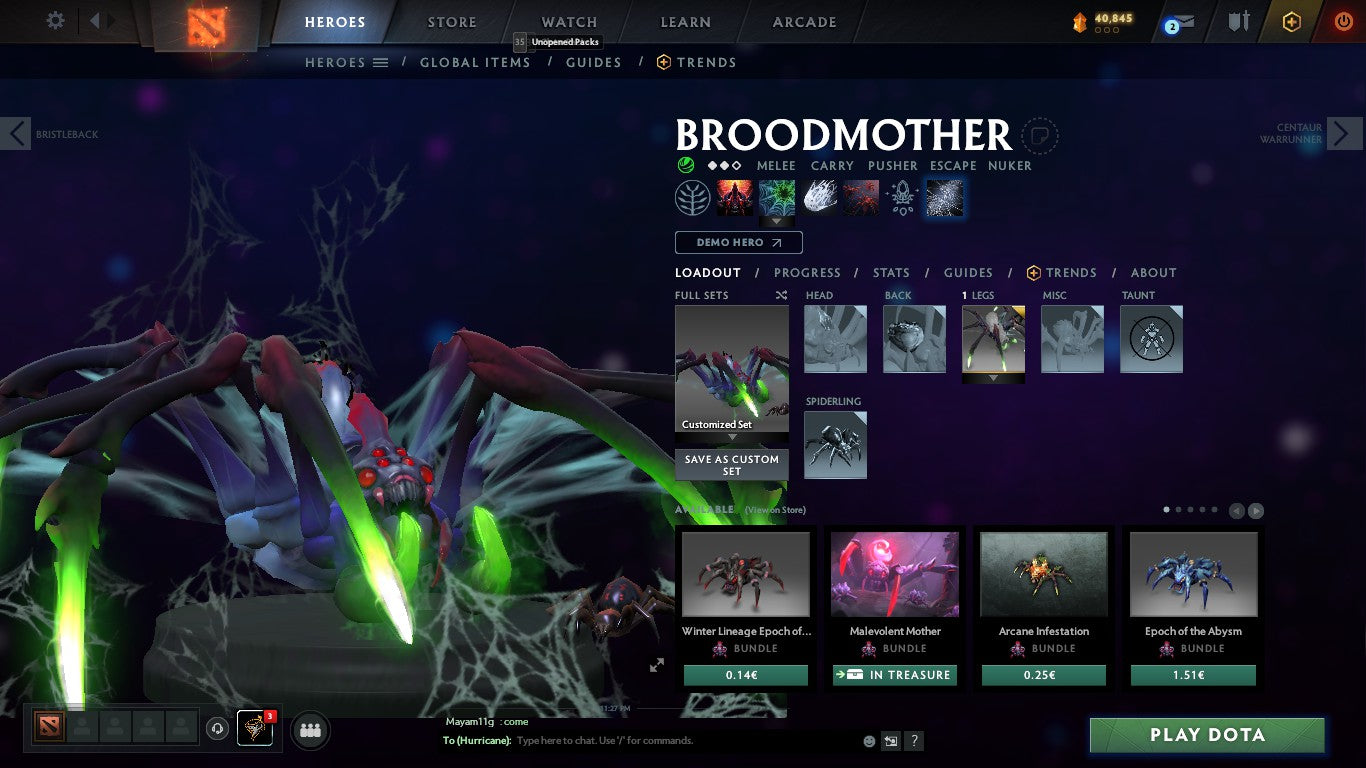This screenshot has width=1366, height=768.
Task: Click the armory swords icon in top bar
Action: tap(1240, 20)
